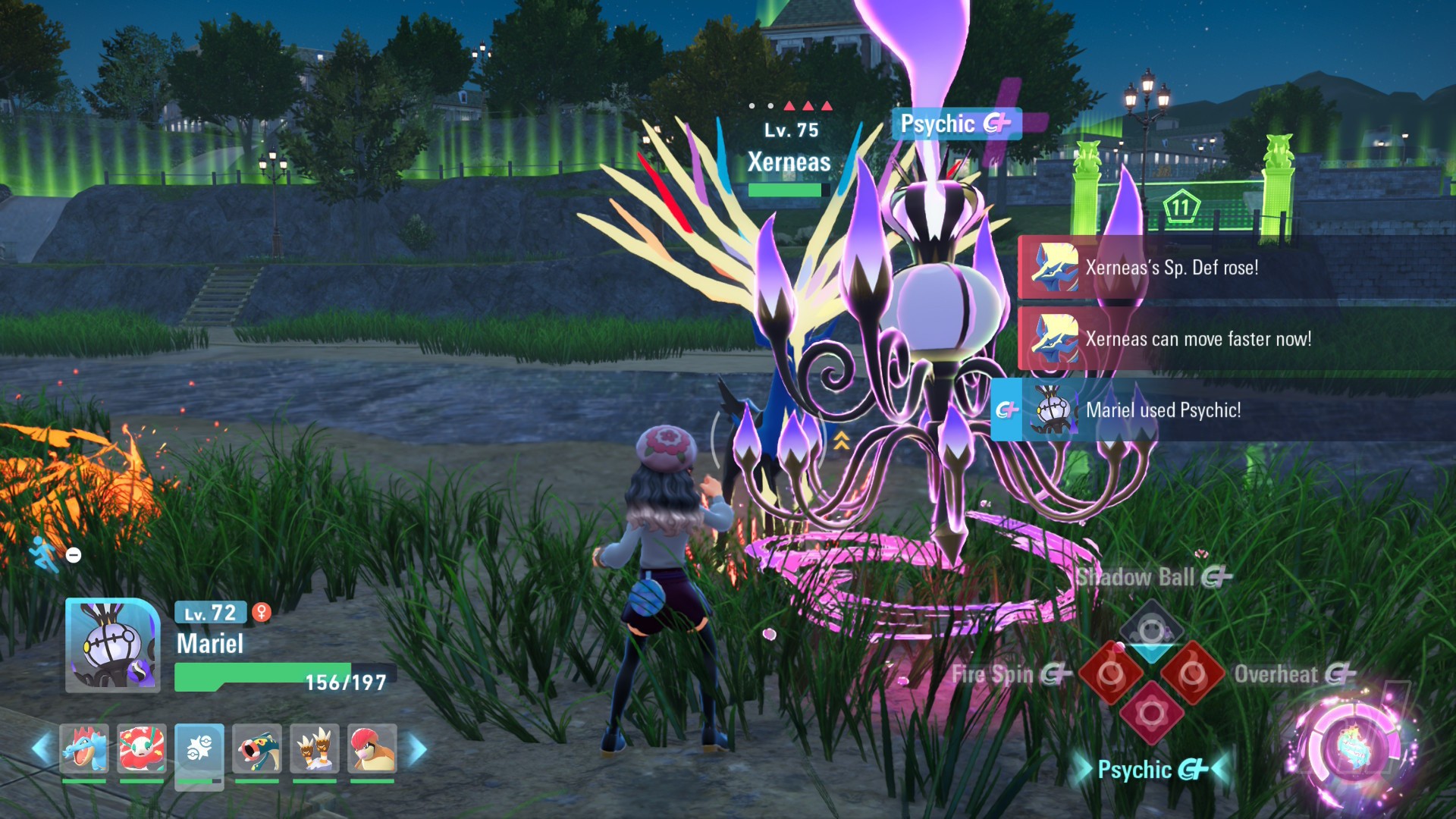Send out the Eelektross party member
1456x819 pixels.
[x=257, y=748]
